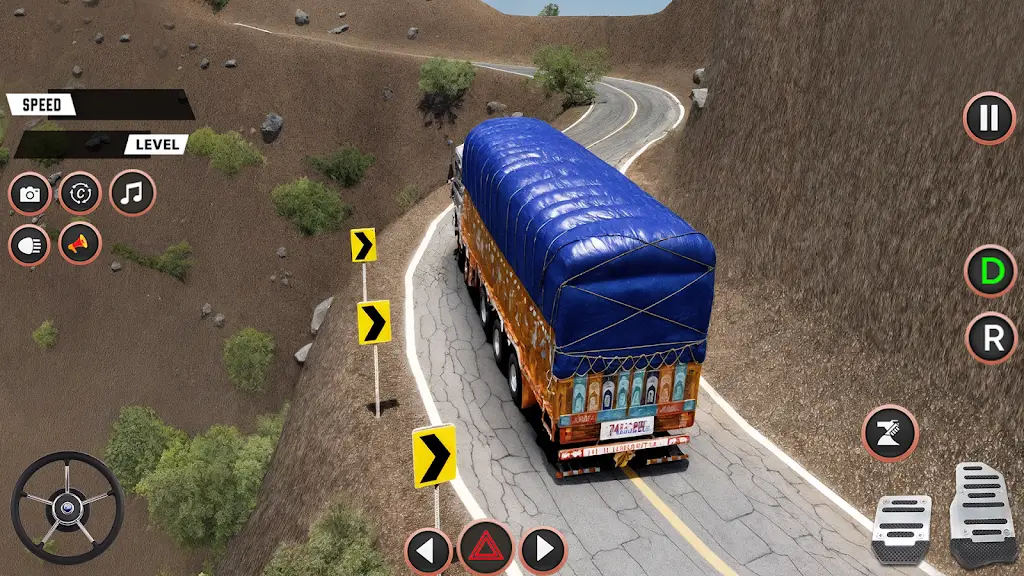Image resolution: width=1024 pixels, height=576 pixels.
Task: Activate the left turn indicator arrow
Action: tap(428, 549)
